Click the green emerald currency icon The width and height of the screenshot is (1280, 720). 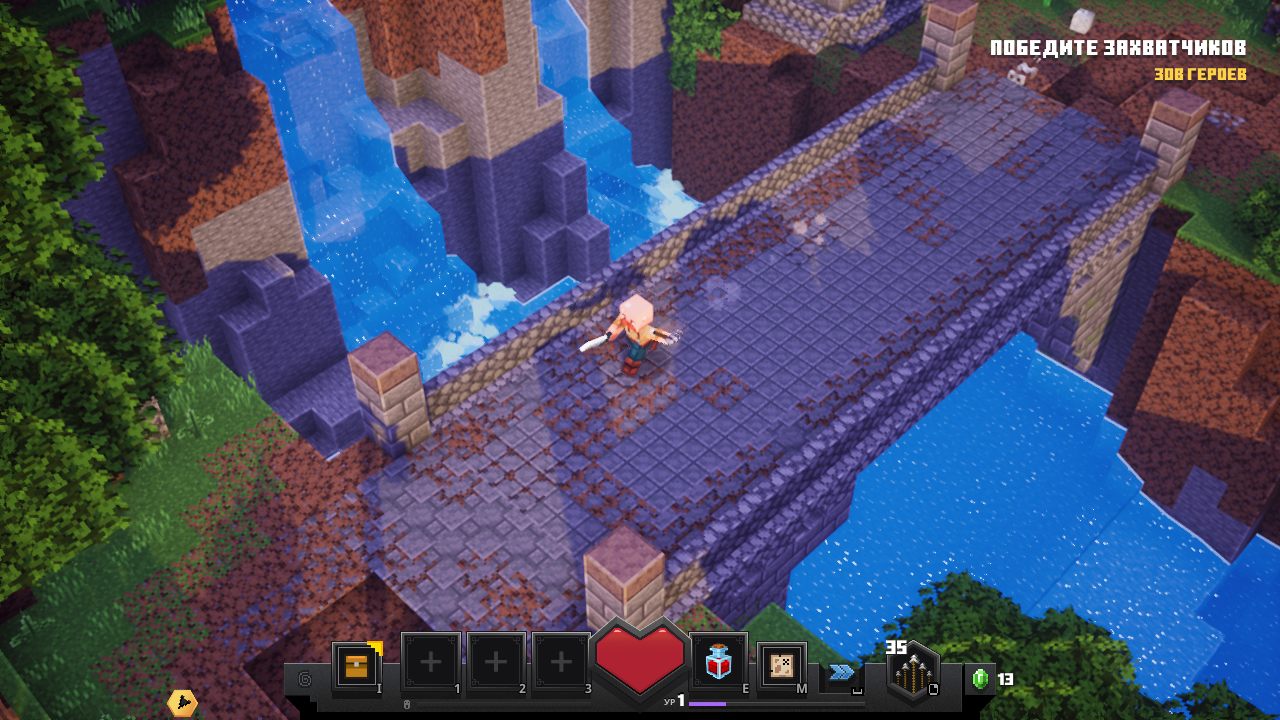[x=980, y=679]
